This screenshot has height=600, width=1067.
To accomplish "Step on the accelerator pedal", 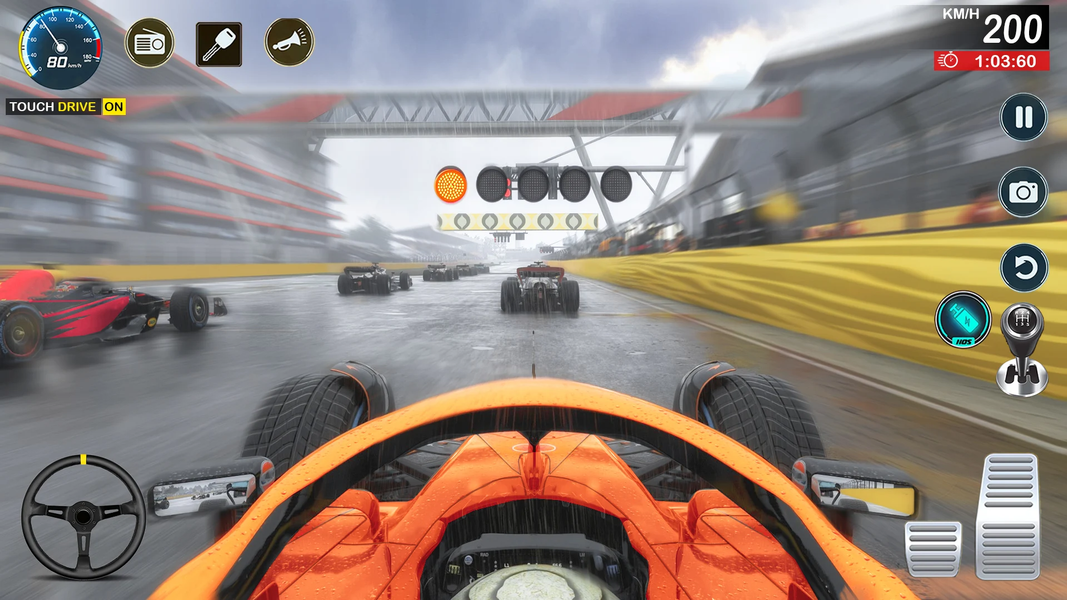I will pos(1007,515).
